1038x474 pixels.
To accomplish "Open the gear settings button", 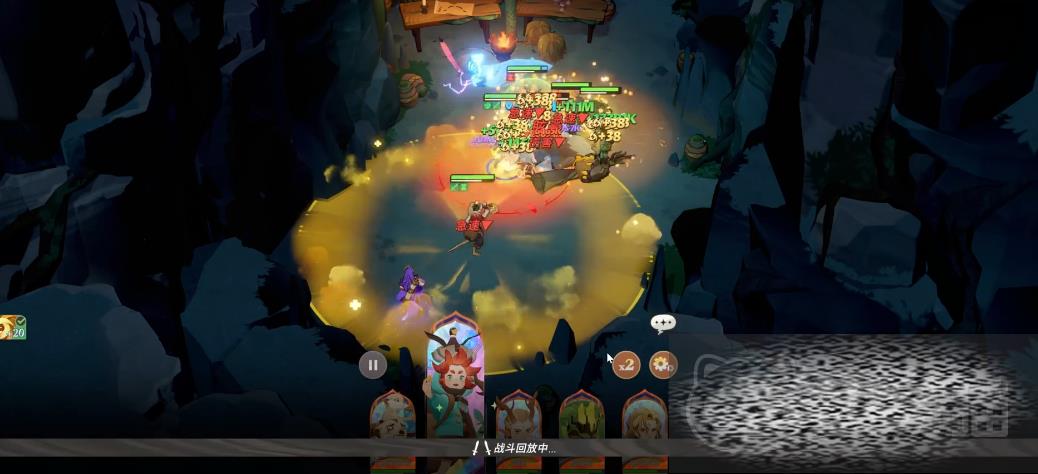I will pyautogui.click(x=662, y=365).
